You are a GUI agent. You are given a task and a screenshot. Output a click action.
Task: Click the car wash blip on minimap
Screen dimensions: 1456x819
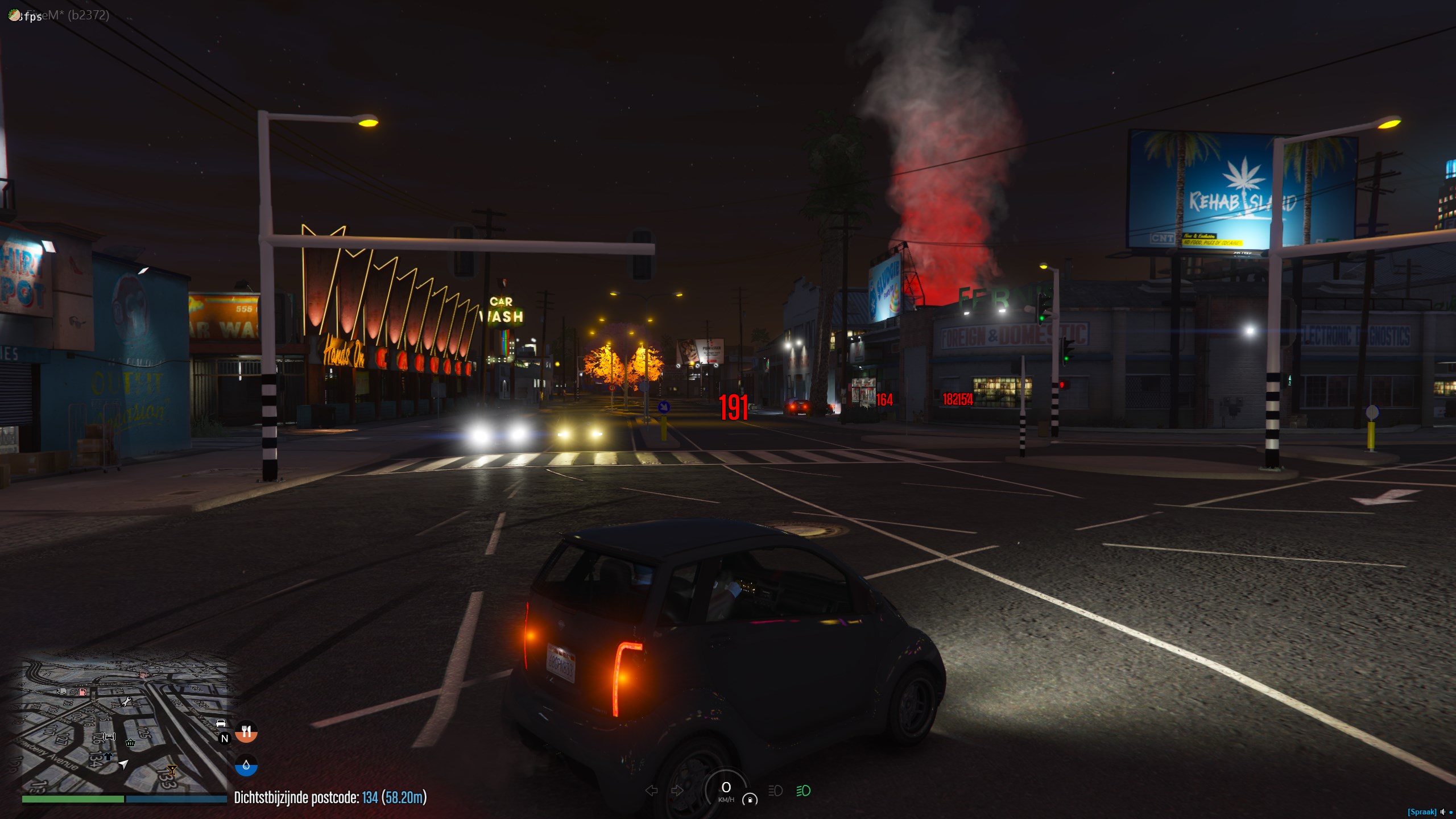109,737
